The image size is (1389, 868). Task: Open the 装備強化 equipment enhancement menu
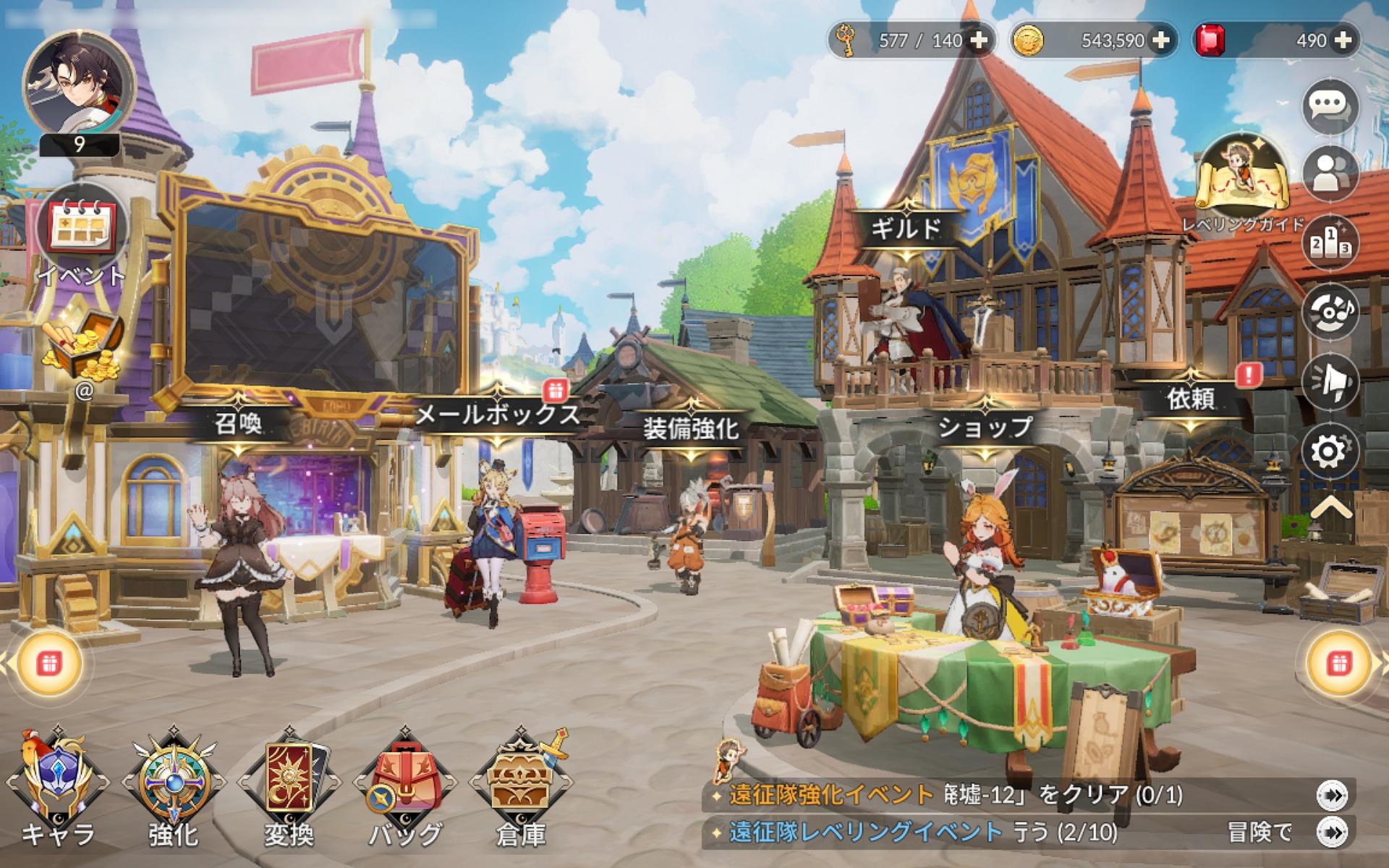(692, 428)
